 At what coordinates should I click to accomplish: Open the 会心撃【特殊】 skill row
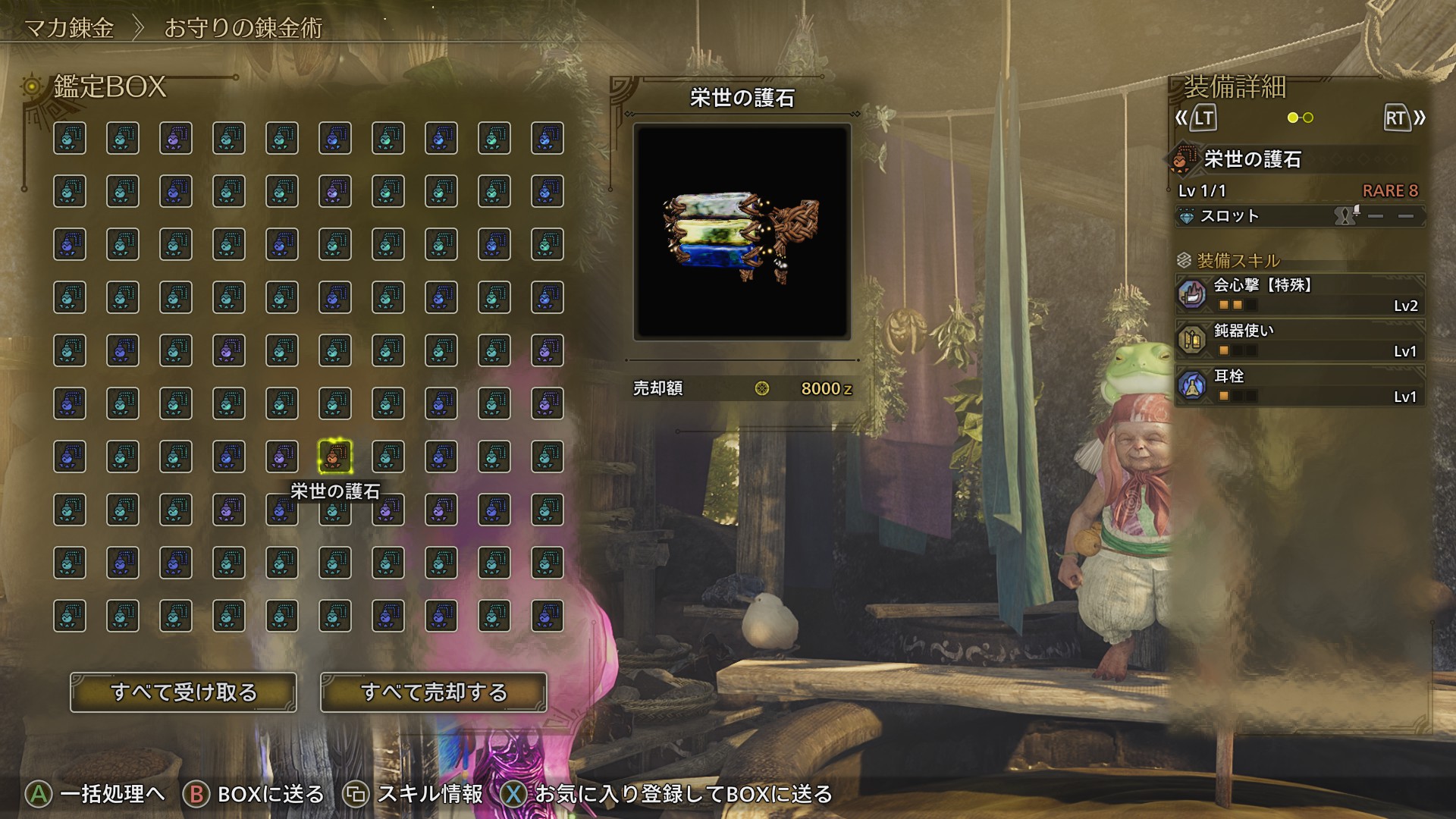[x=1300, y=295]
